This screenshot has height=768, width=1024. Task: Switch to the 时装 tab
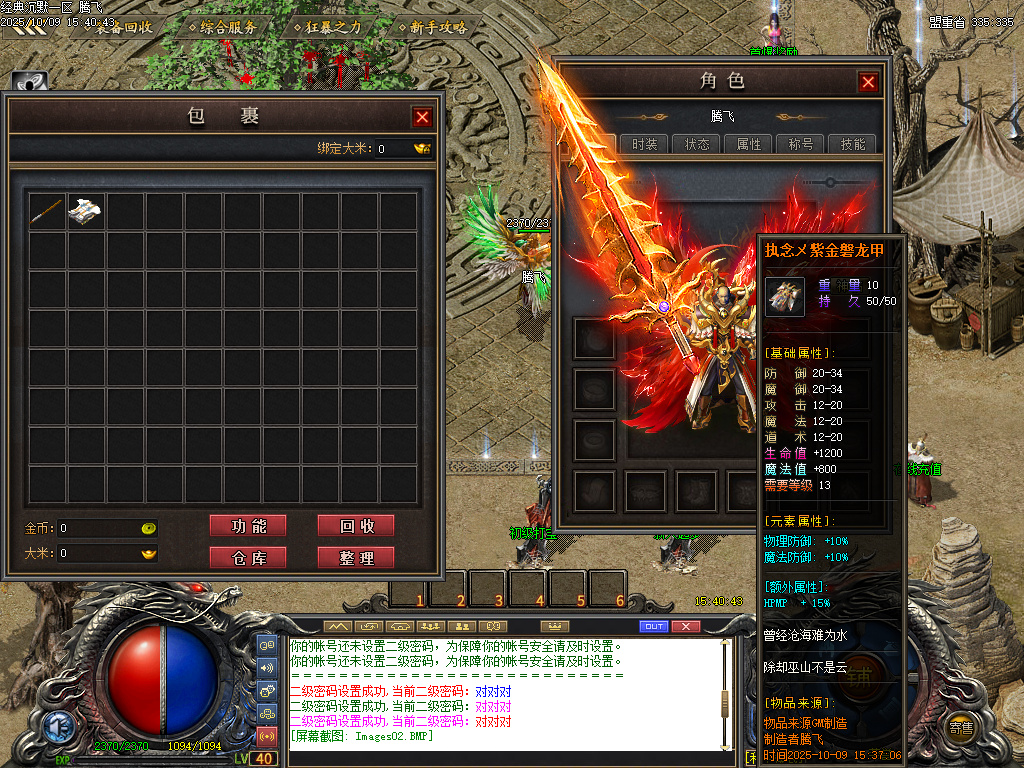tap(645, 144)
